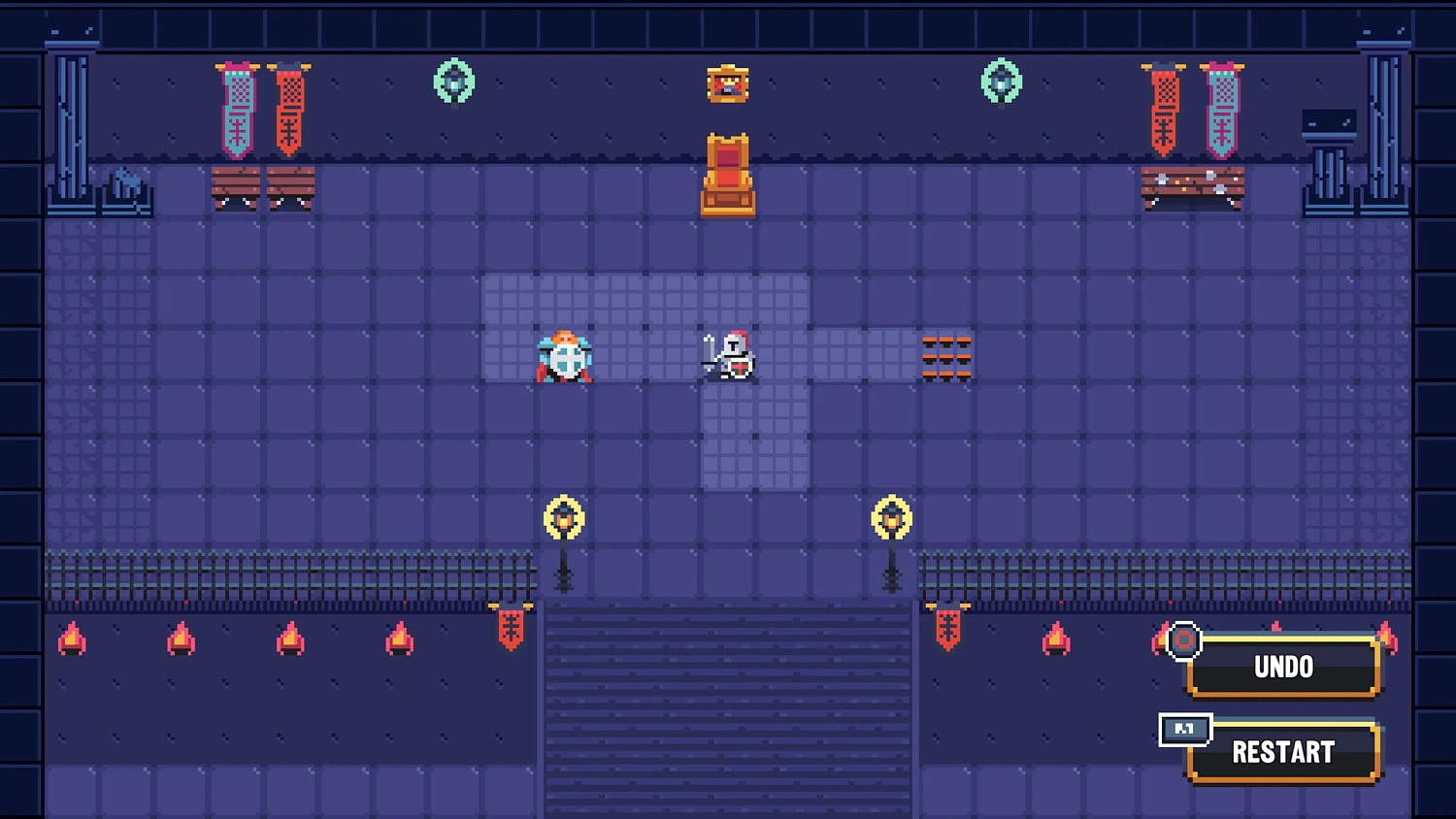Click the golden throne
The height and width of the screenshot is (819, 1456).
[728, 173]
